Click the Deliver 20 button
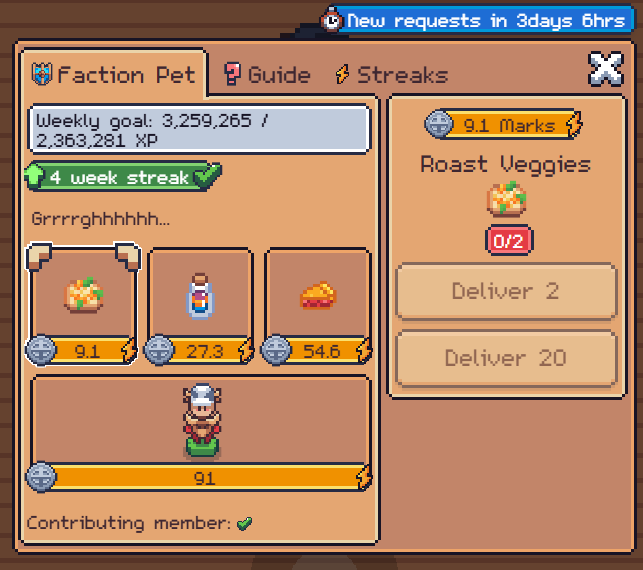Screen dimensions: 643x570 point(505,358)
